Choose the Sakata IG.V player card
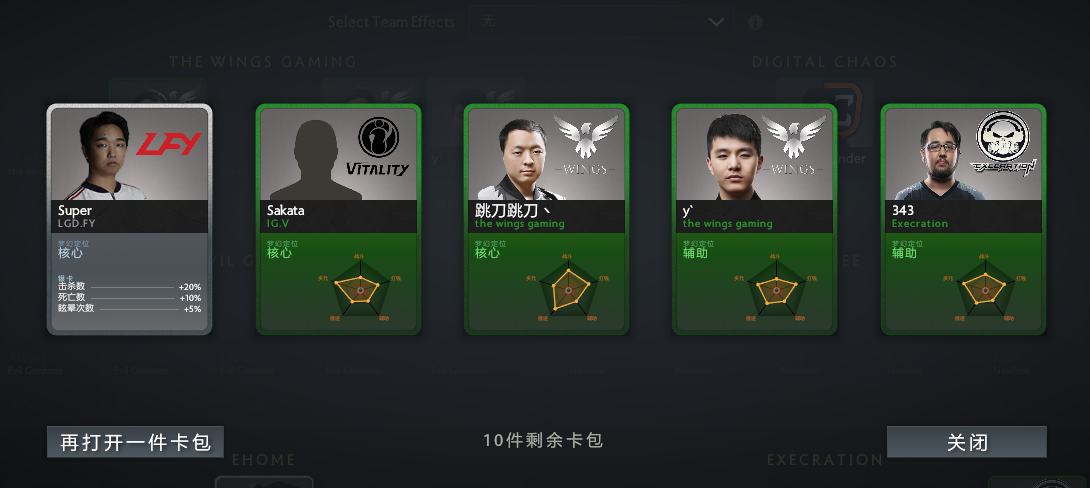Image resolution: width=1090 pixels, height=488 pixels. 339,219
